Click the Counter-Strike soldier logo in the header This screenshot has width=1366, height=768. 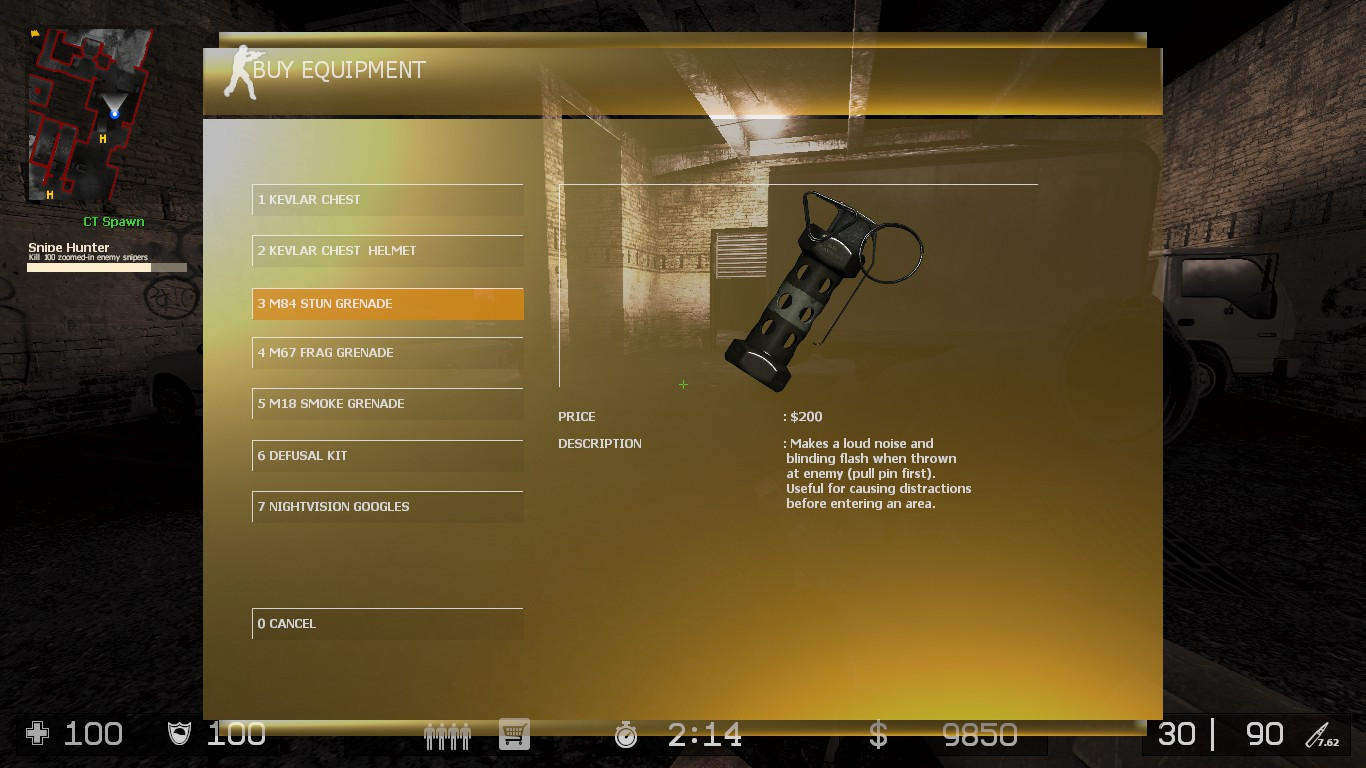[240, 70]
